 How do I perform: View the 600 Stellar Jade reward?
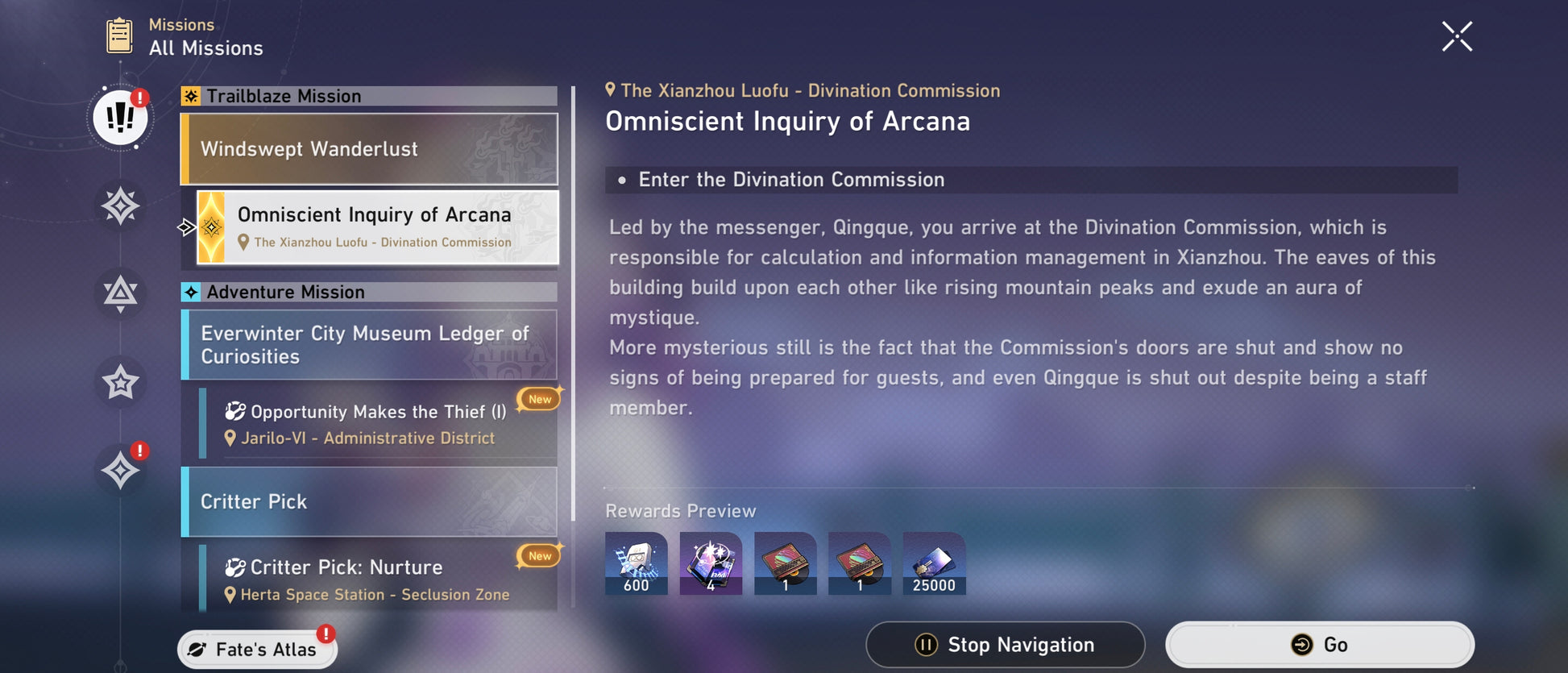coord(636,563)
